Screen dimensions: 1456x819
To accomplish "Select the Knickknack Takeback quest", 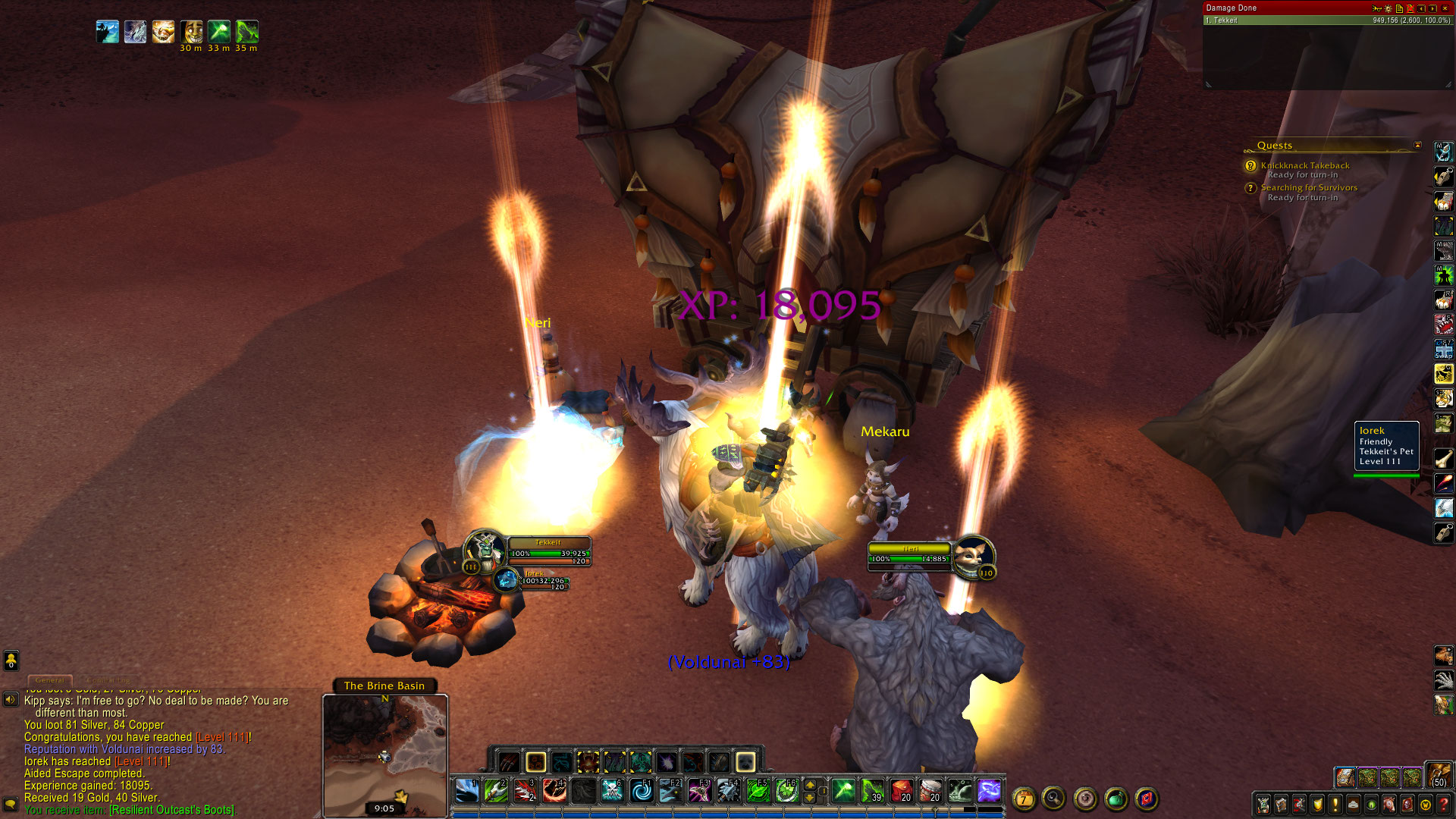I will click(1304, 165).
